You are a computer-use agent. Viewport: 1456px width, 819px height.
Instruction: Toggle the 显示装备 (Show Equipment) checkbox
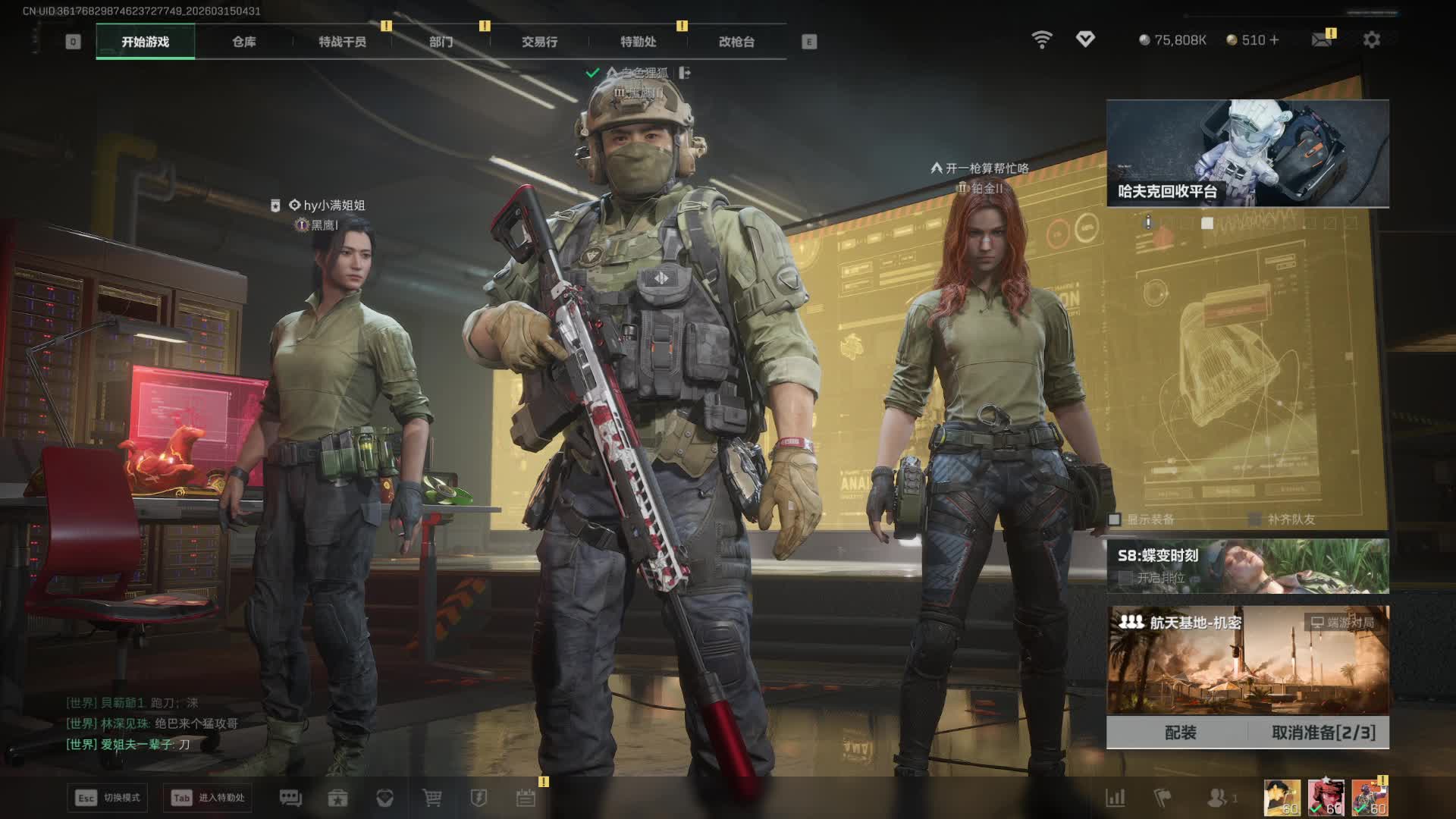pos(1115,519)
